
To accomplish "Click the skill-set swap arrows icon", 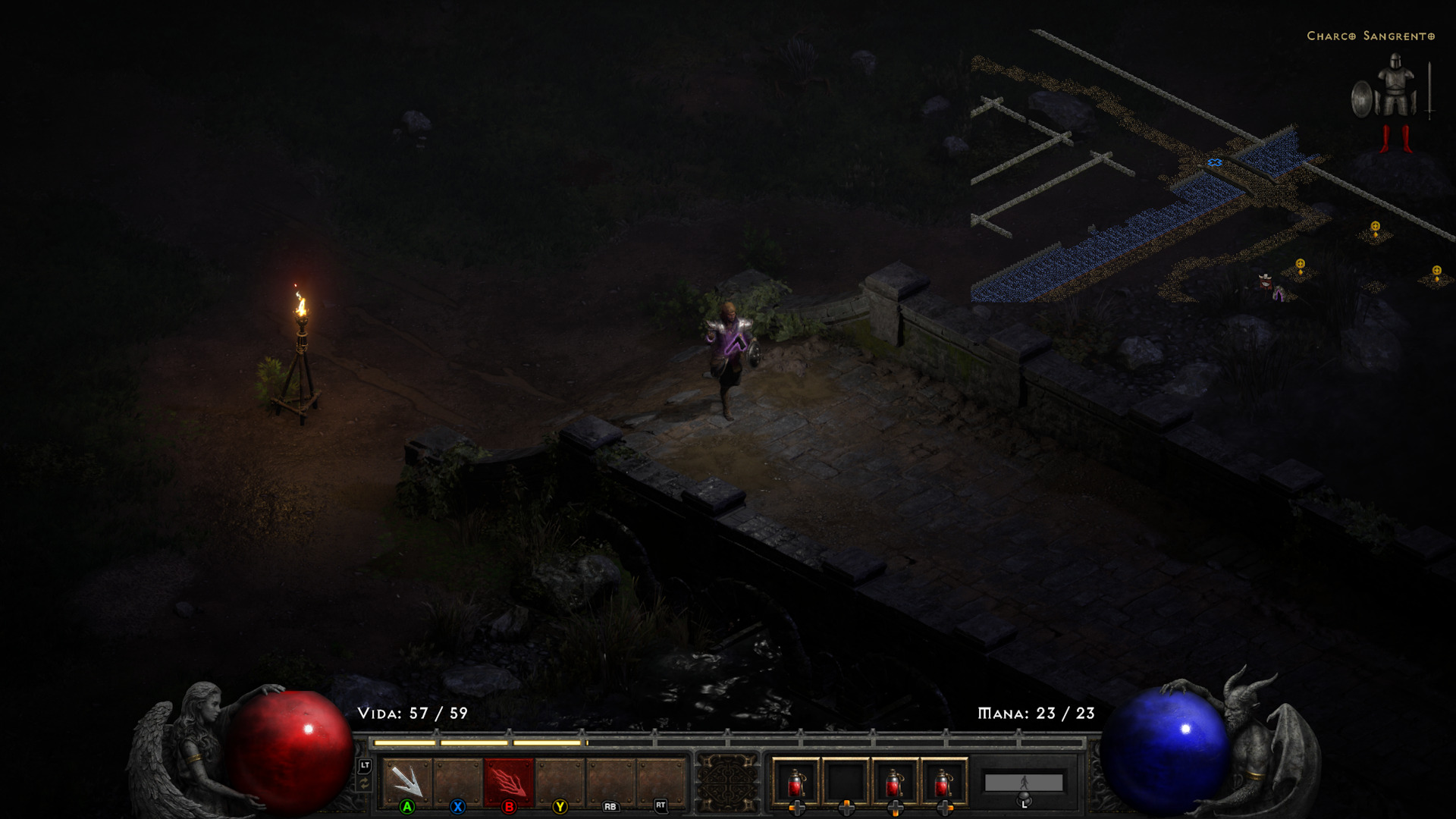I will coord(365,785).
